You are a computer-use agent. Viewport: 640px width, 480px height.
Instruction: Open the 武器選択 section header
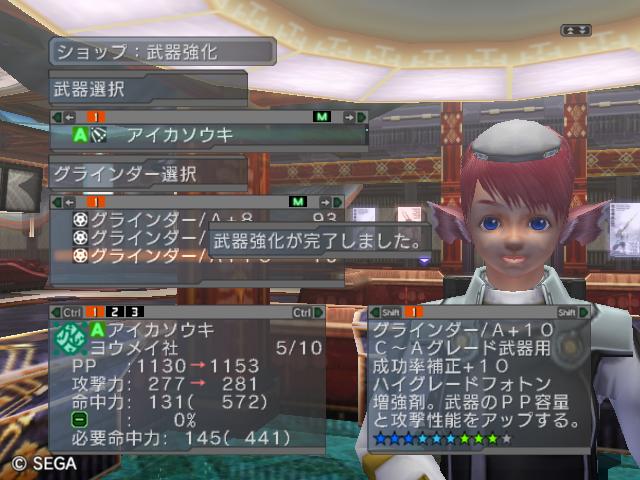point(148,88)
